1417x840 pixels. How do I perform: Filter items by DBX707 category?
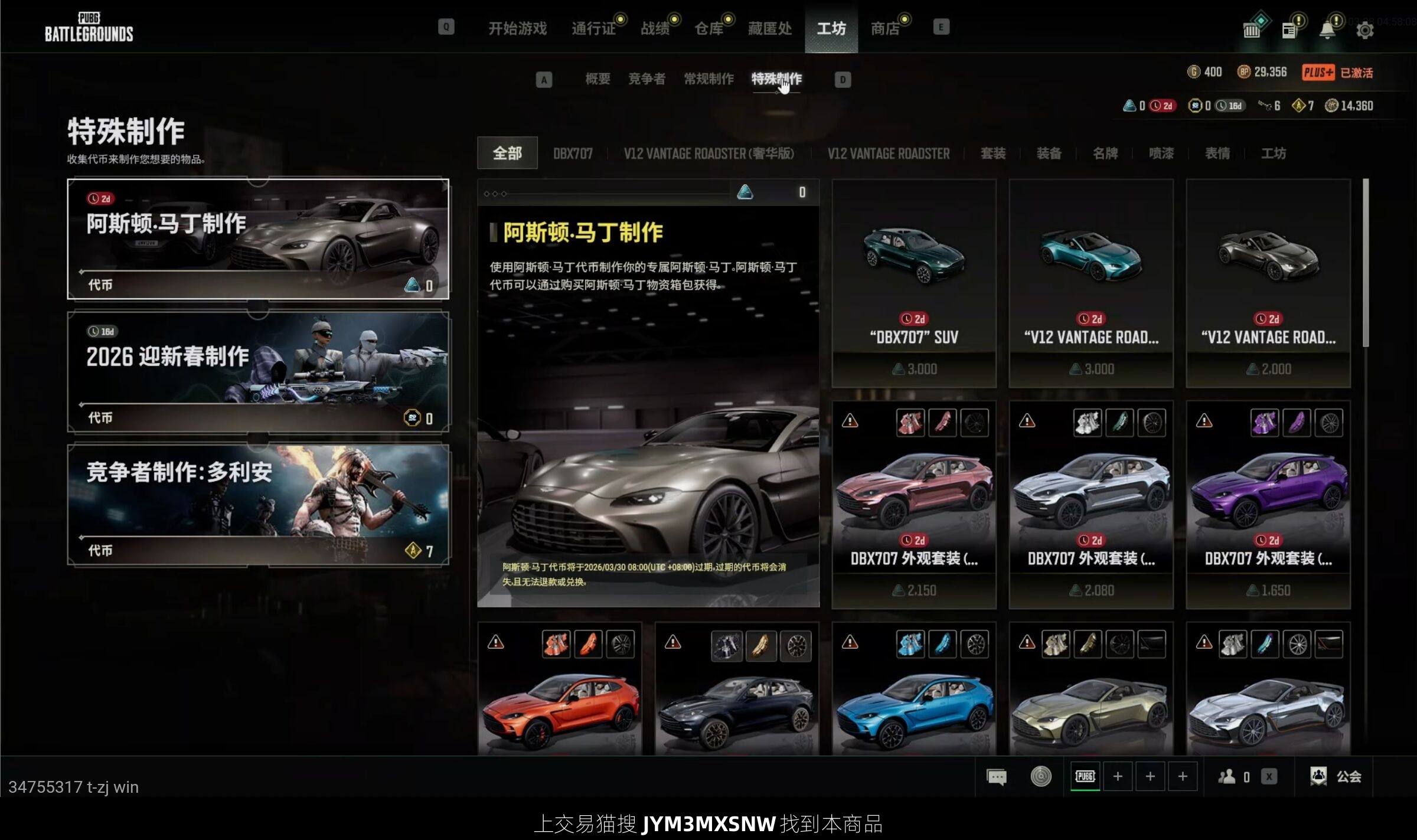pyautogui.click(x=573, y=153)
